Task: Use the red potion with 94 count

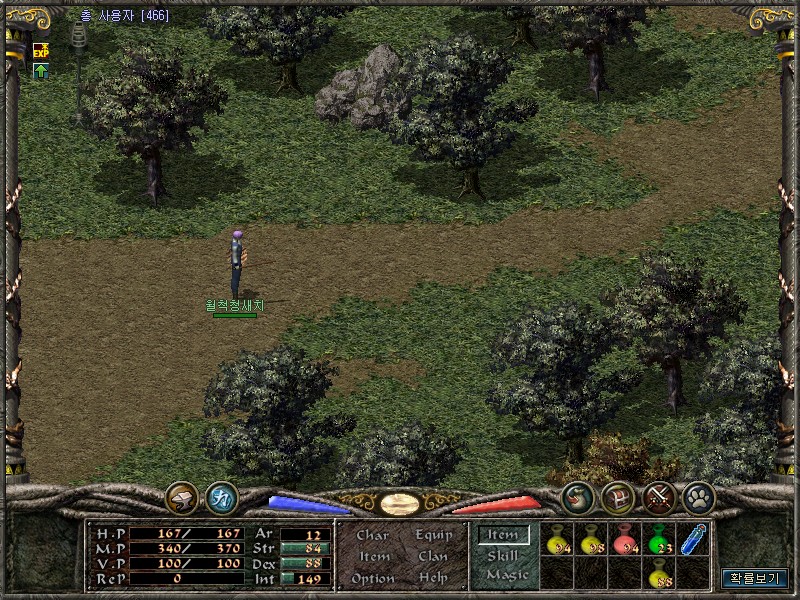Action: pyautogui.click(x=625, y=540)
